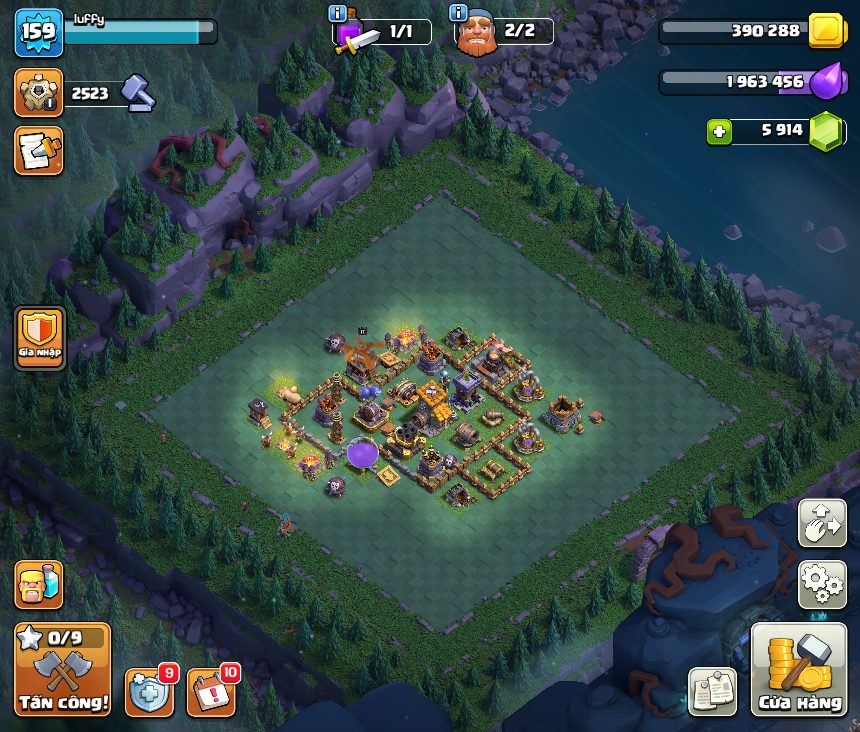Open the Cửa hàng shop
Screen dimensions: 860x732
pos(800,670)
